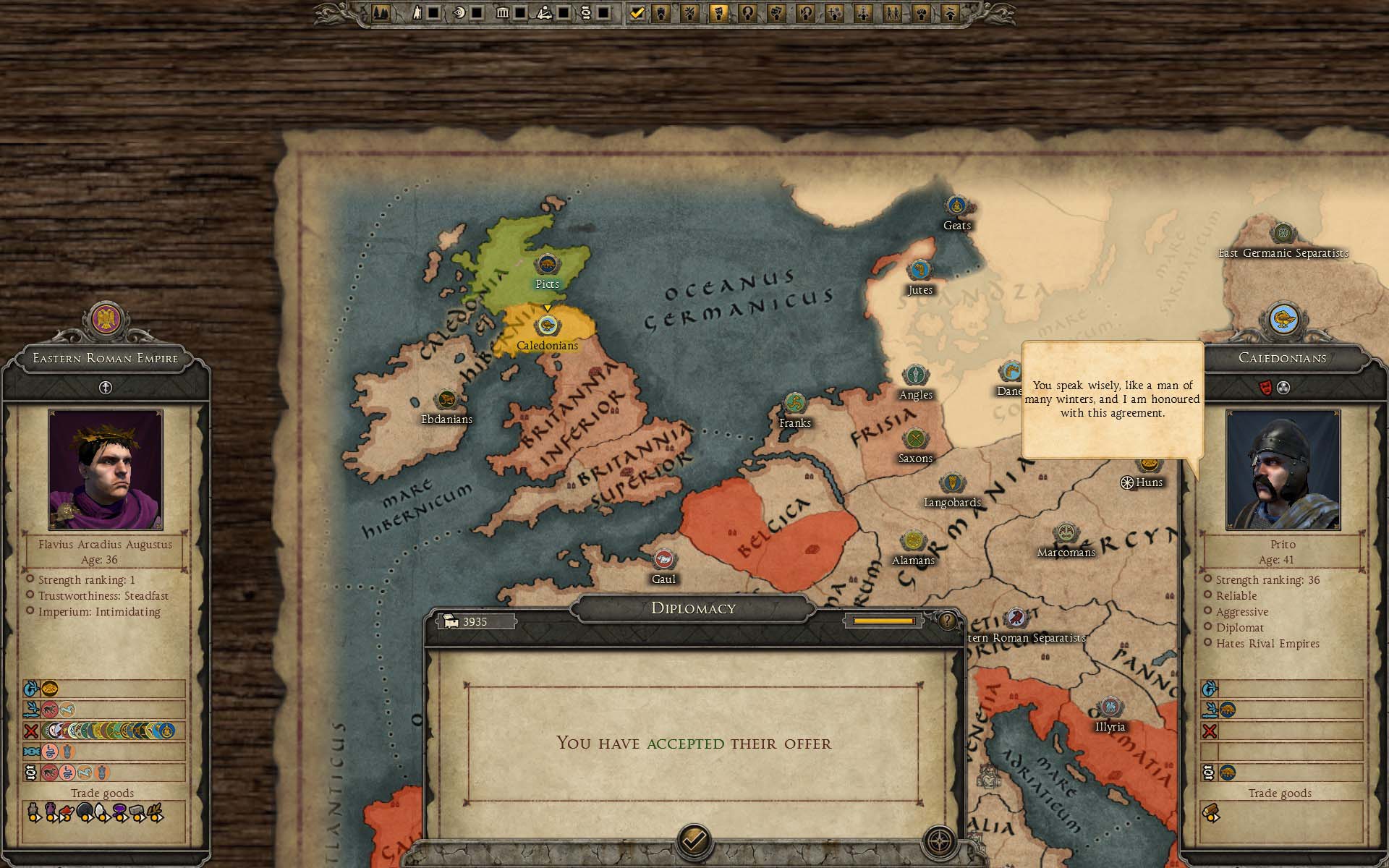This screenshot has height=868, width=1389.
Task: Select the Ebdanians faction marker
Action: coord(446,399)
